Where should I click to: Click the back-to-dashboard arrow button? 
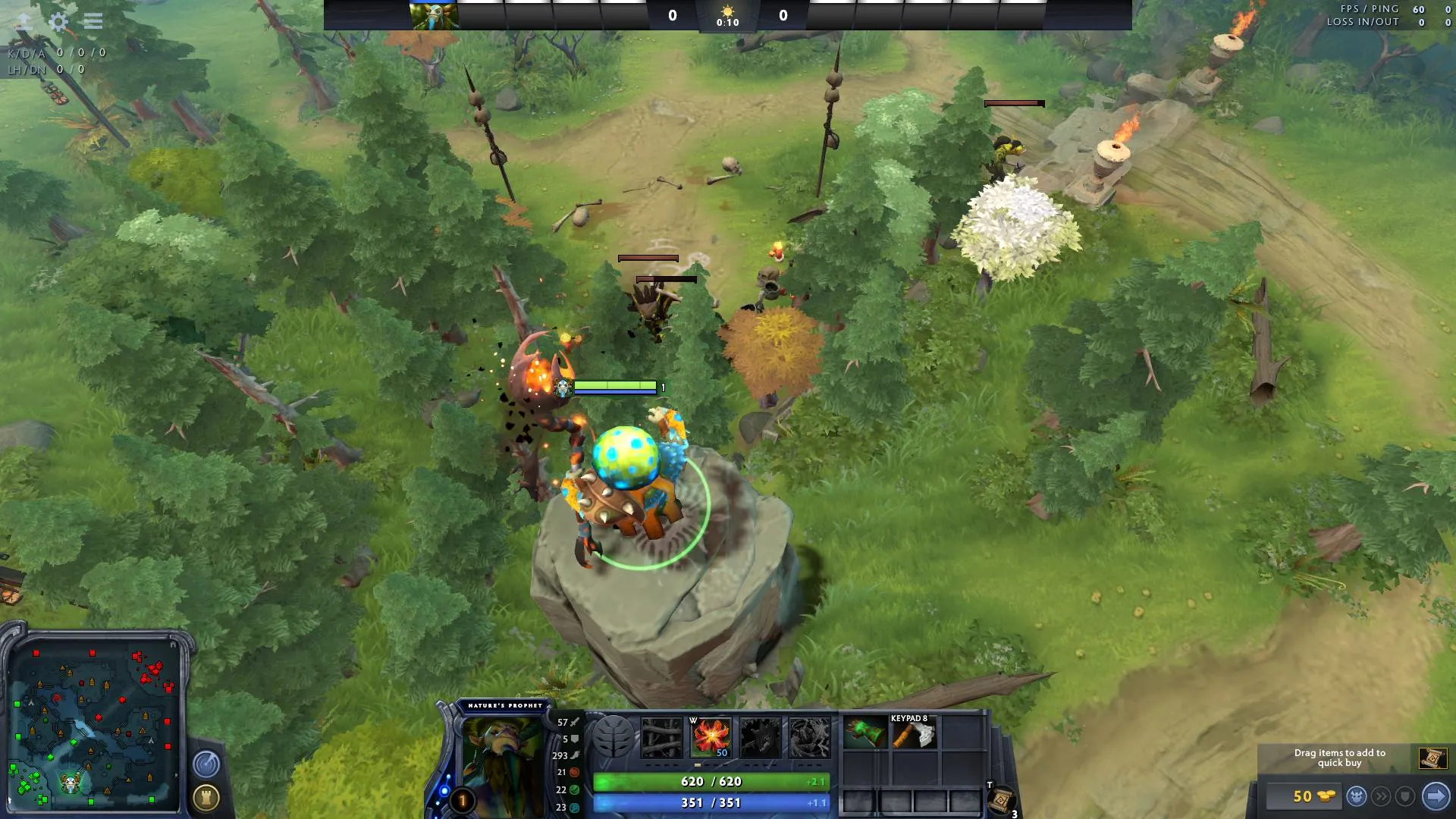click(x=24, y=21)
